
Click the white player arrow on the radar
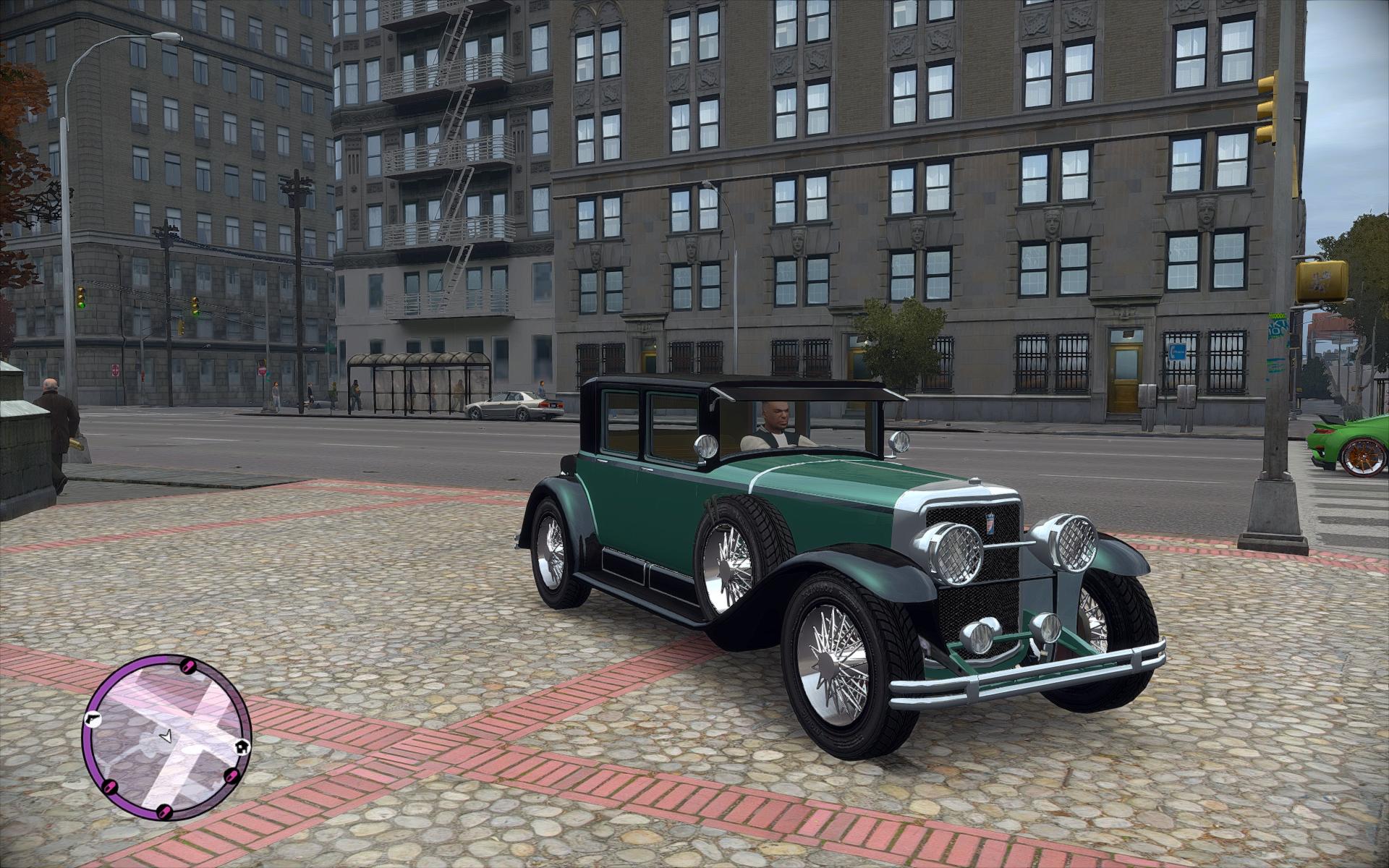(166, 737)
